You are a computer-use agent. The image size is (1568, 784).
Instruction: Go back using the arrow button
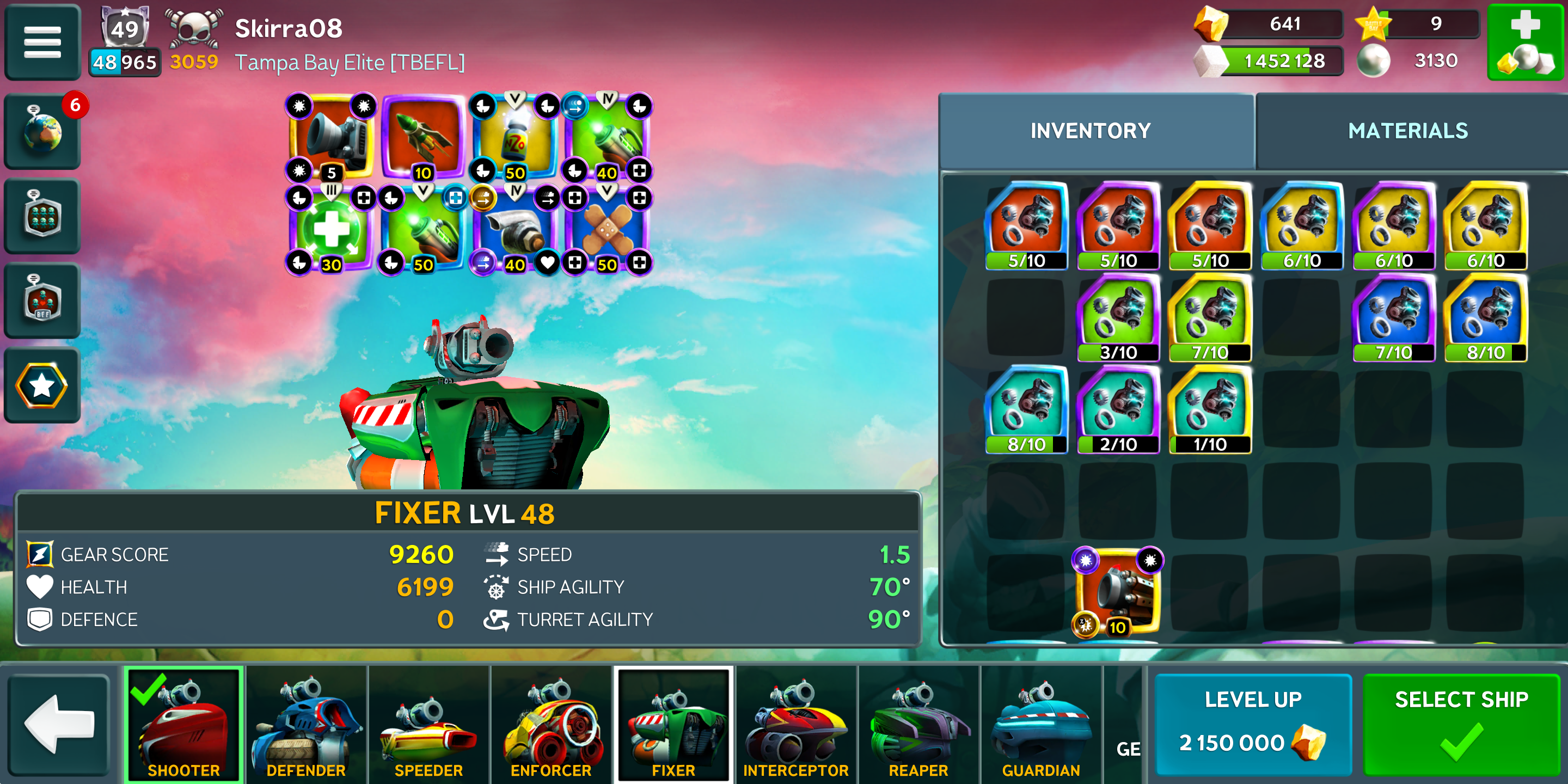click(x=59, y=724)
